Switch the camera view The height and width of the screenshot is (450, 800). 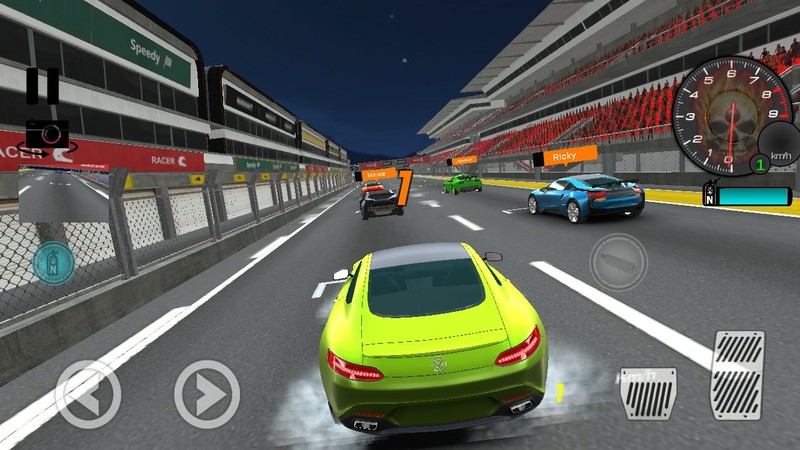tap(47, 134)
